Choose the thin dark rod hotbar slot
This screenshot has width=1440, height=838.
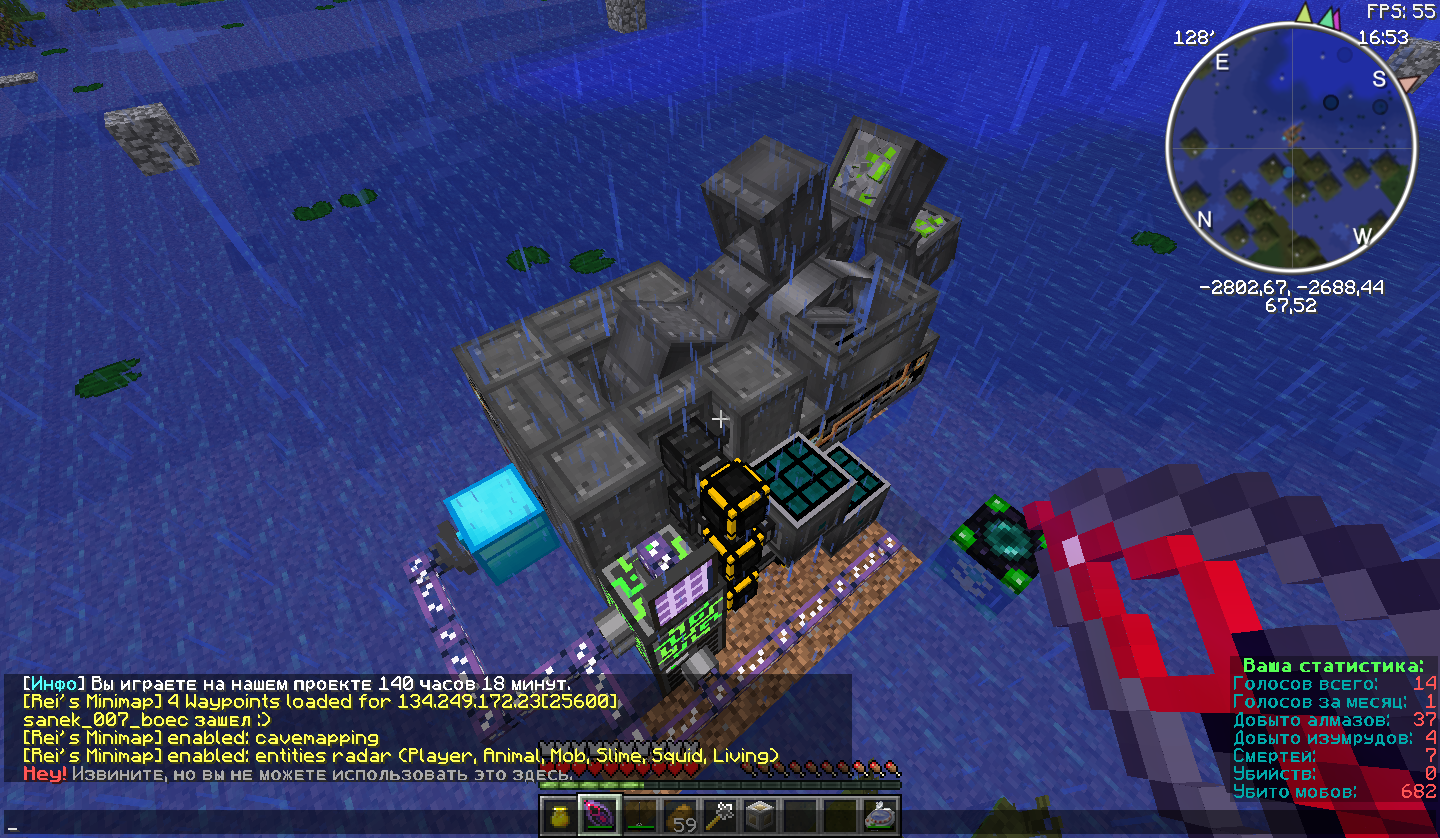click(x=640, y=815)
